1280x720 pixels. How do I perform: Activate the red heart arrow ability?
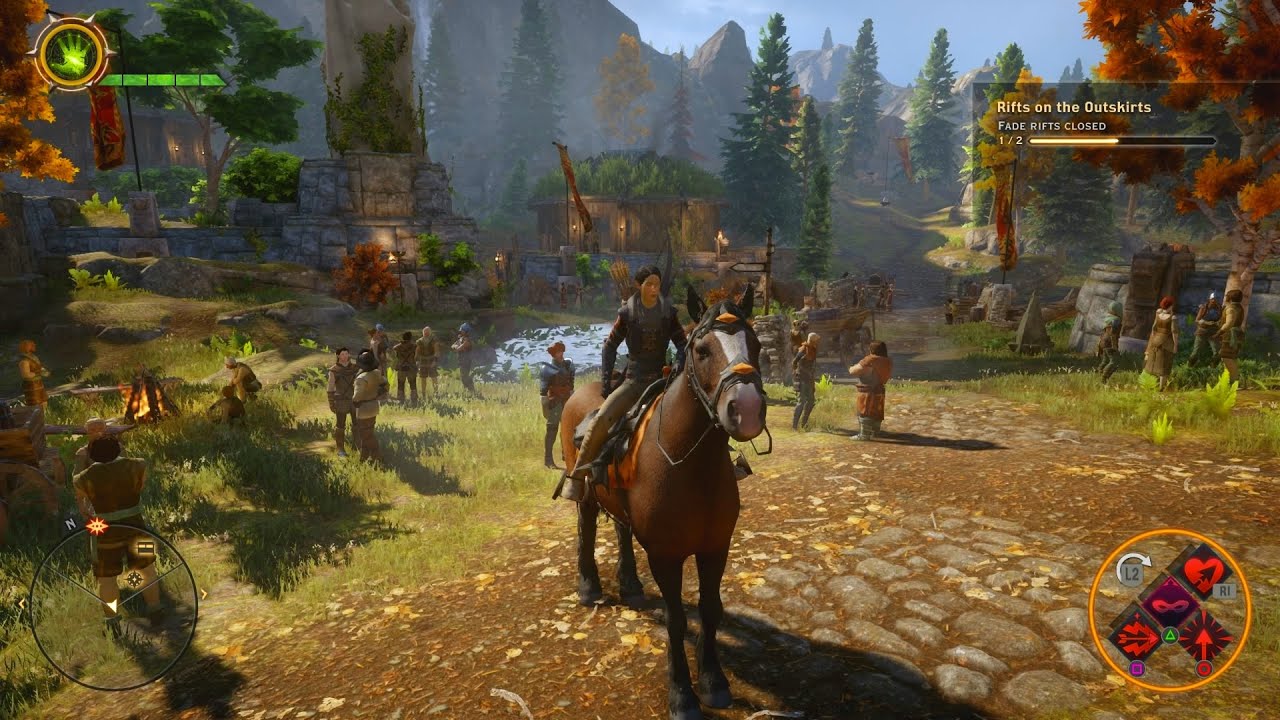(1204, 572)
